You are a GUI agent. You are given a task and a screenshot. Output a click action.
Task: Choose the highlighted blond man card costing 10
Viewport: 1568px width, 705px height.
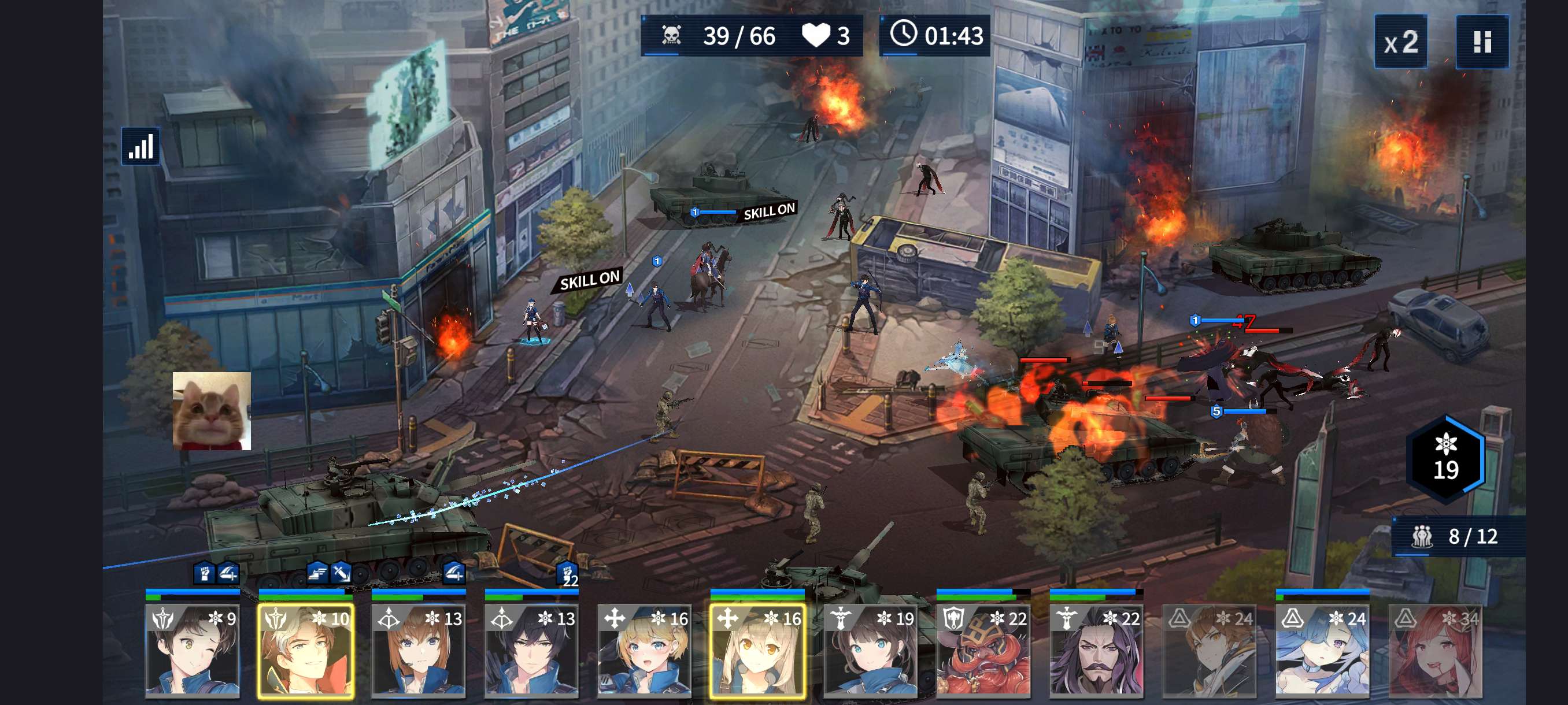[306, 650]
